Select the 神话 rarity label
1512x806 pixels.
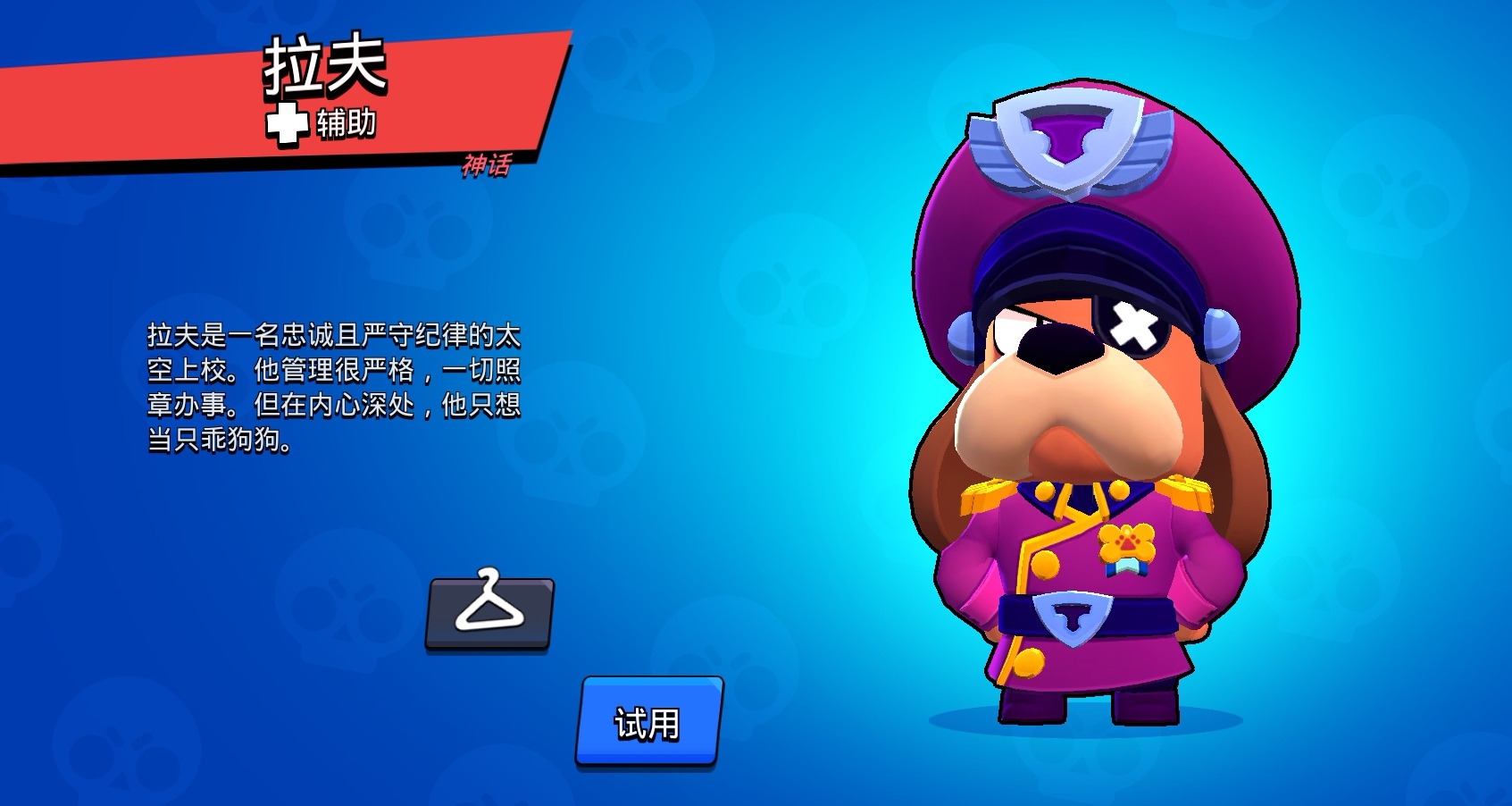(485, 165)
